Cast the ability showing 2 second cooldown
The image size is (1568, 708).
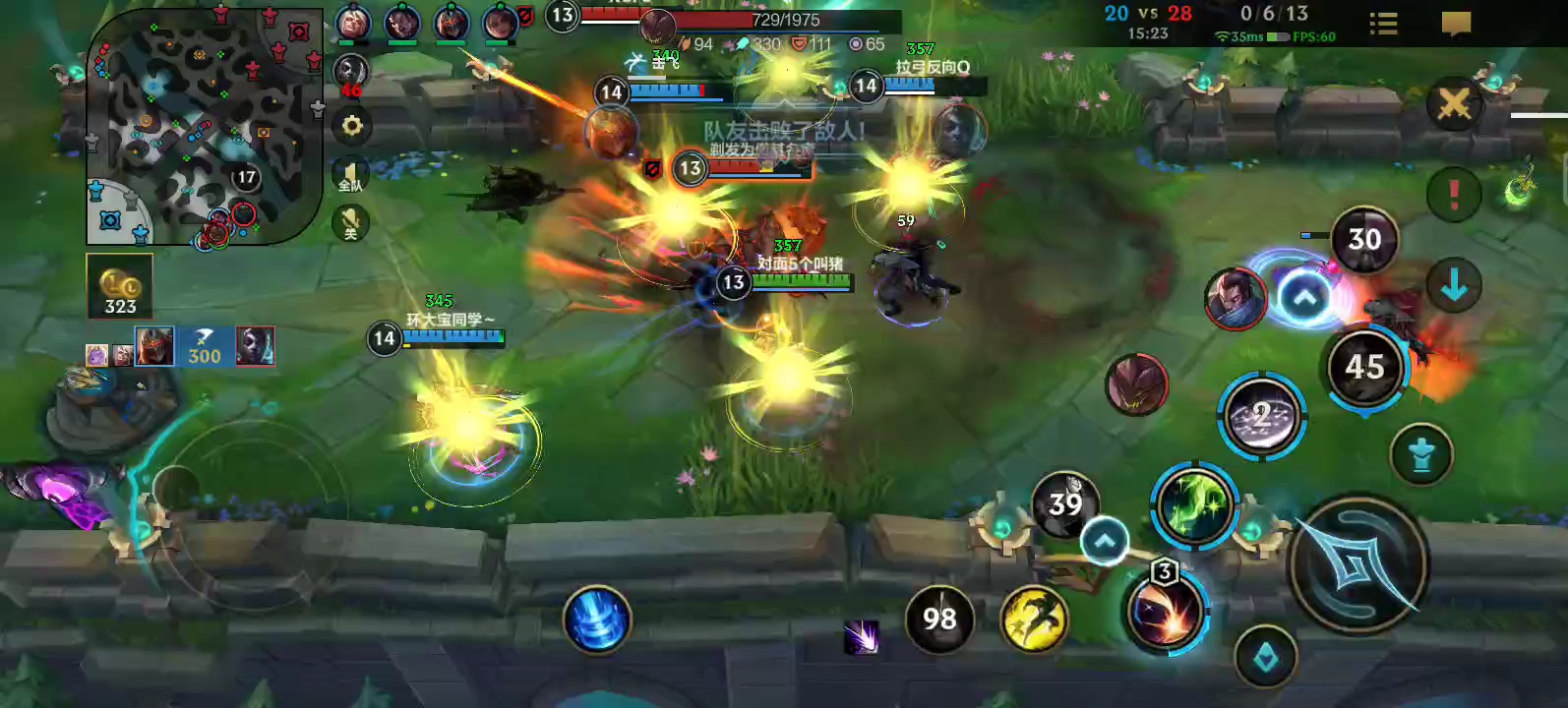click(x=1262, y=416)
